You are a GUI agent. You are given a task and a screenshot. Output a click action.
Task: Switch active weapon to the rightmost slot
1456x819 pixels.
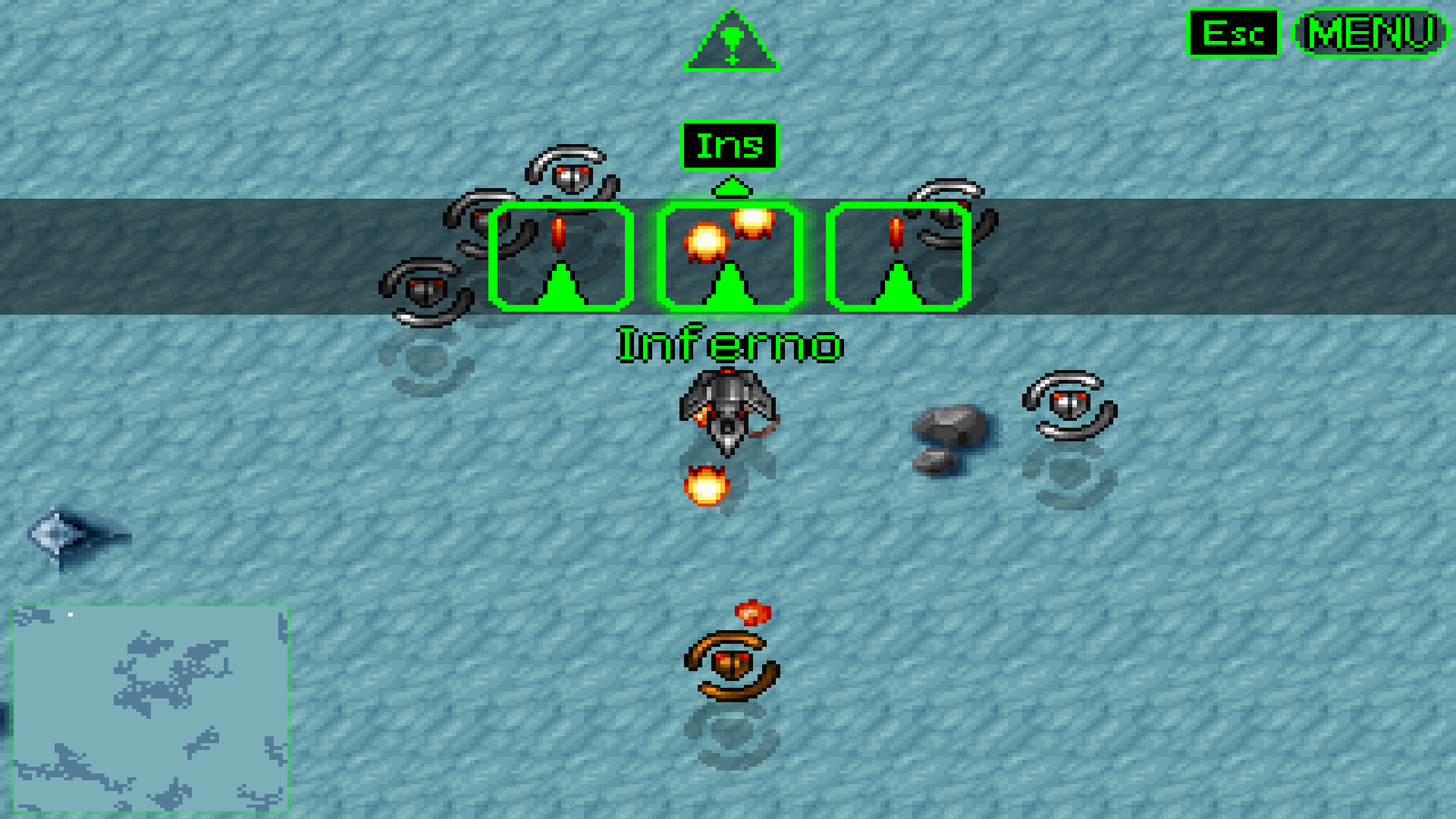[898, 256]
